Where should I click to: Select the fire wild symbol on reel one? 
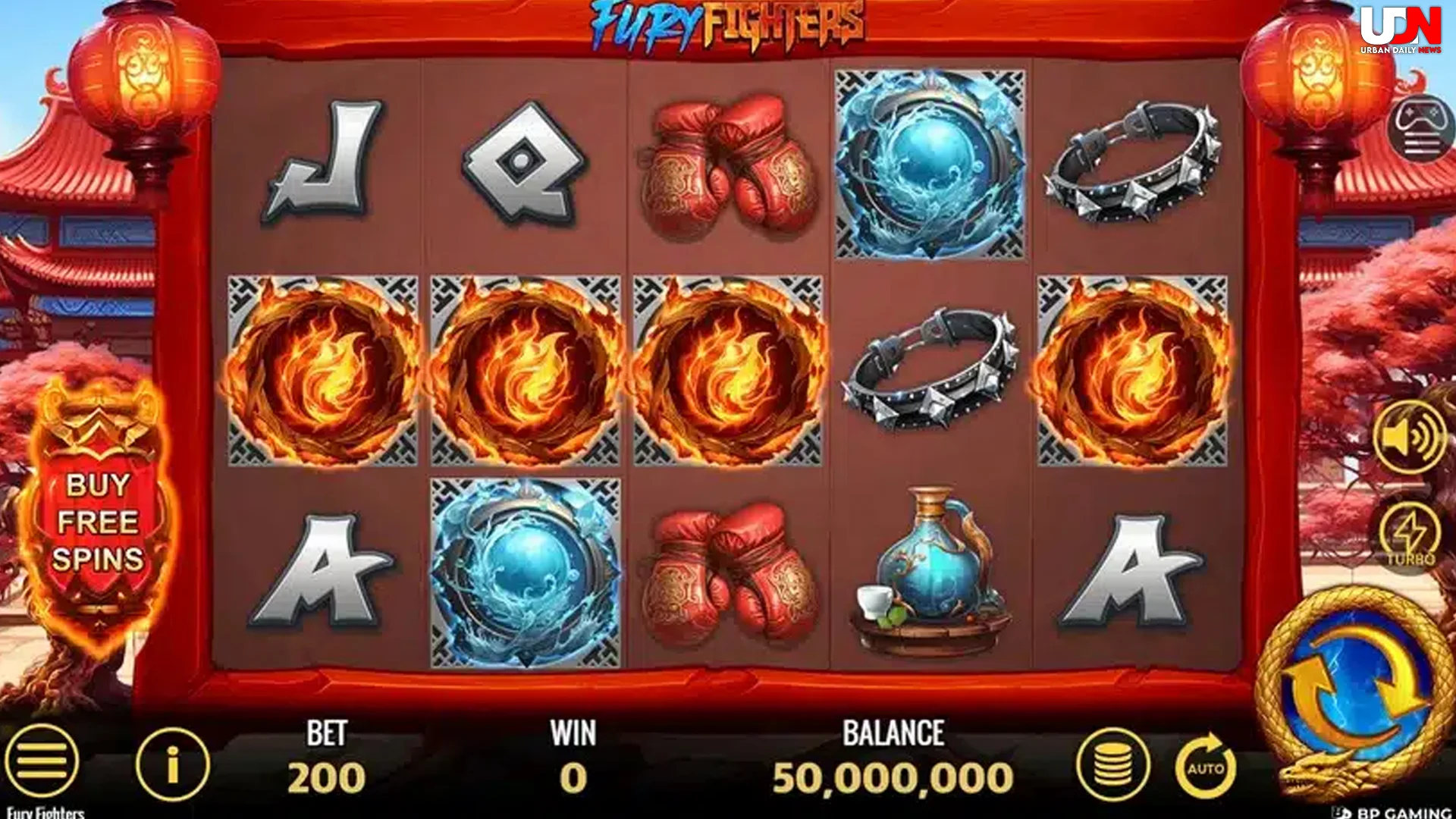coord(322,372)
